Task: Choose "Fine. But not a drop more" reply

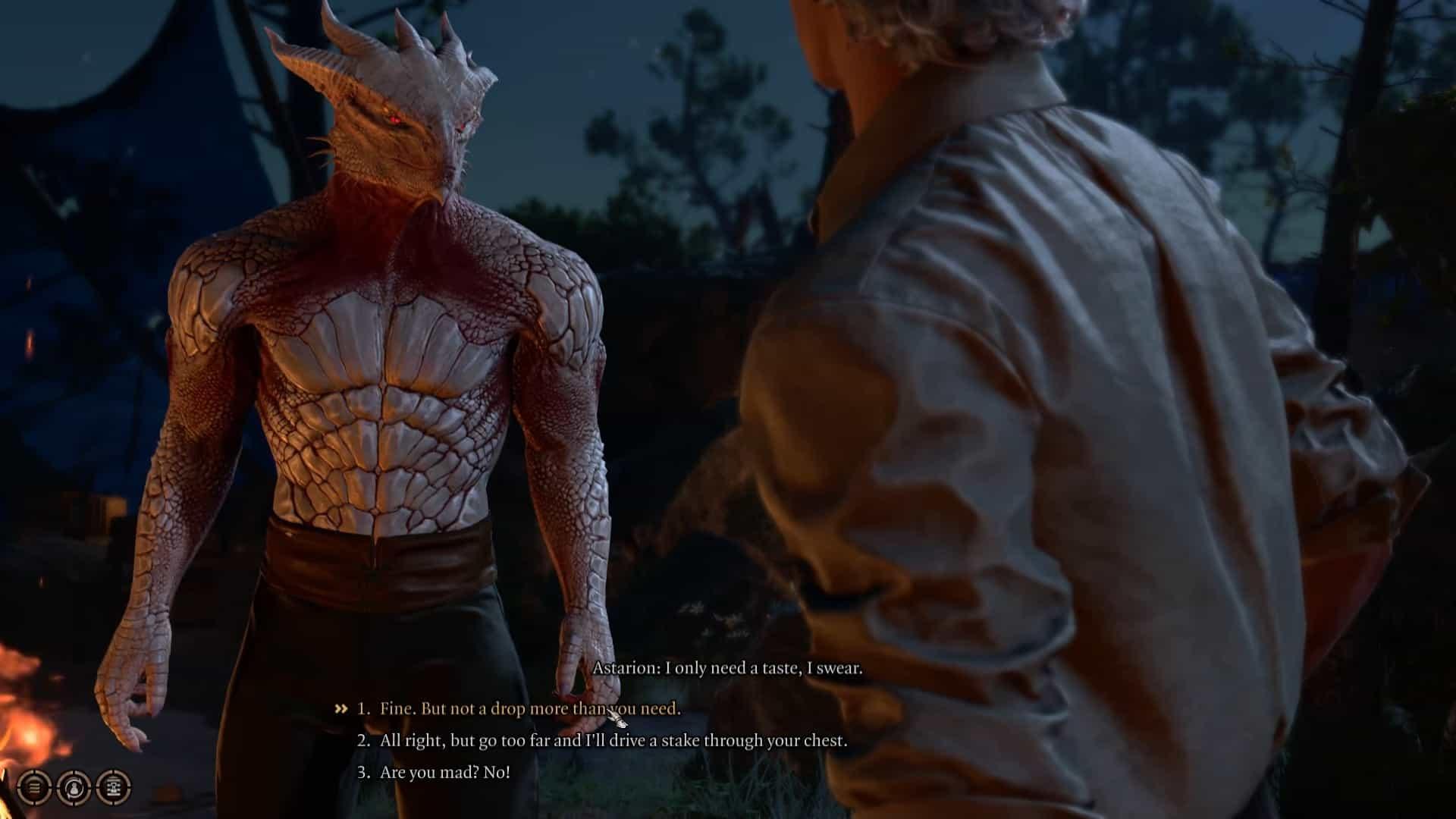Action: point(530,709)
